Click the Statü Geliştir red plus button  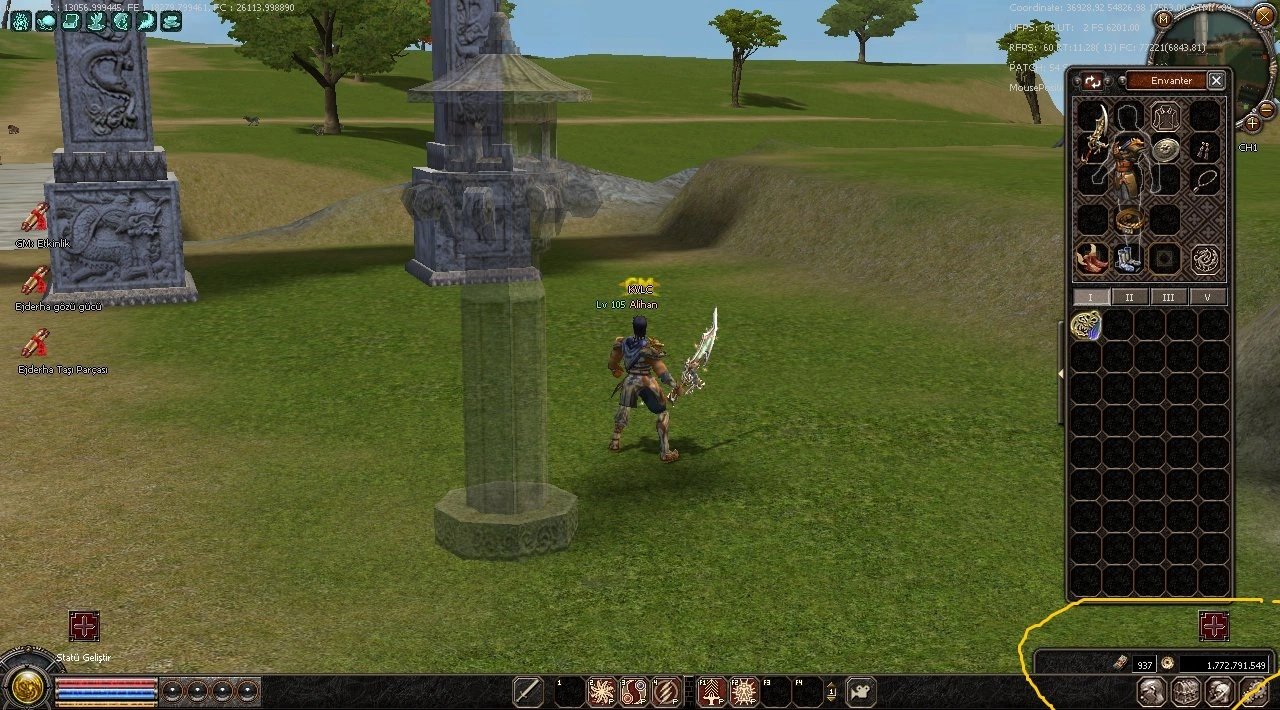(x=84, y=626)
